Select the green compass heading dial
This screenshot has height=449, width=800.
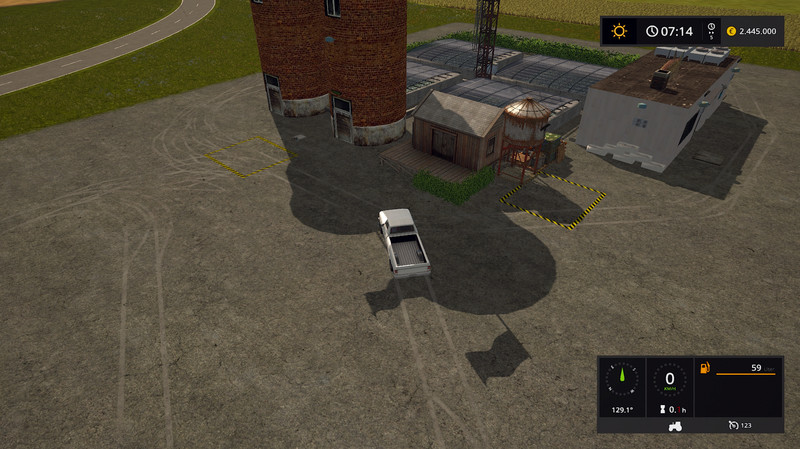[x=620, y=380]
